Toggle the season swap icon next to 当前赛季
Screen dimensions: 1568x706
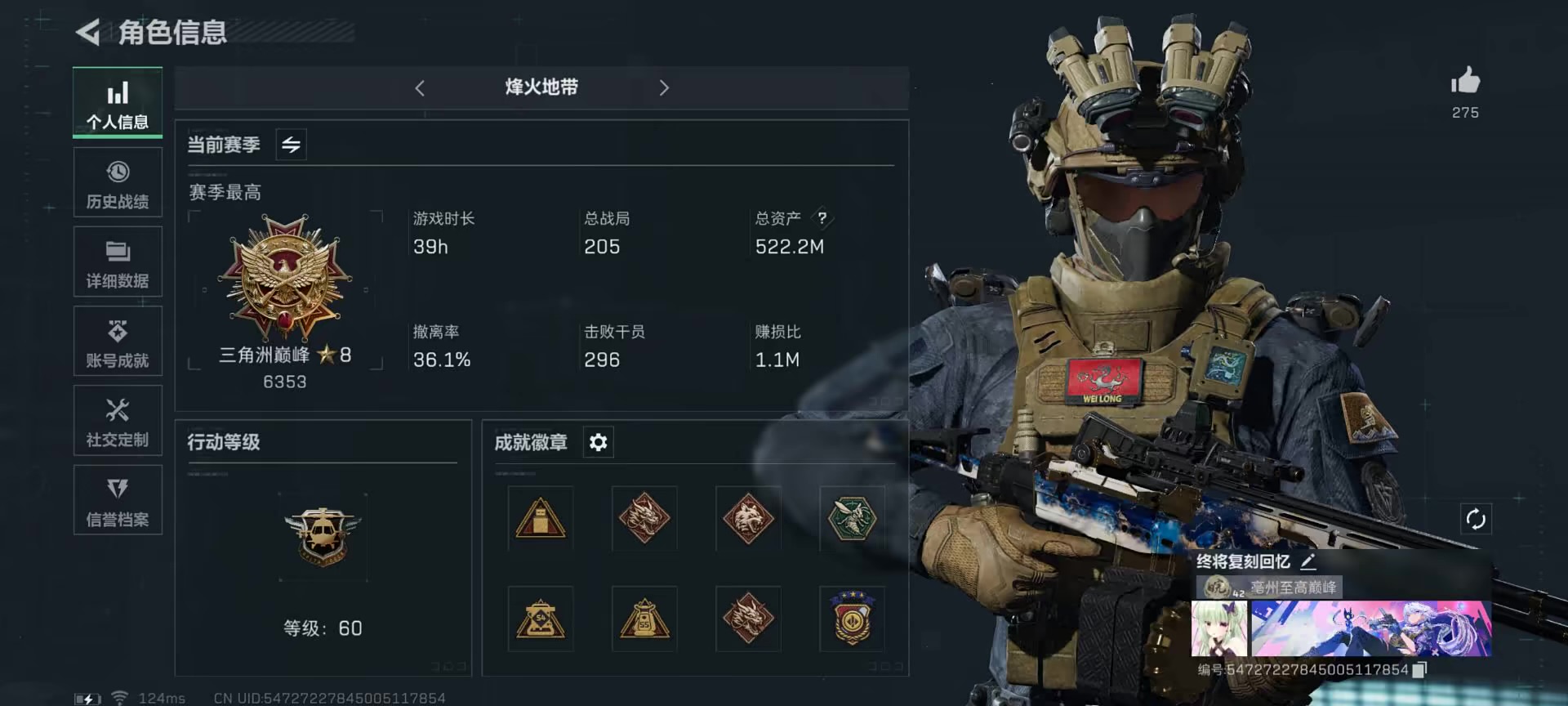coord(291,144)
